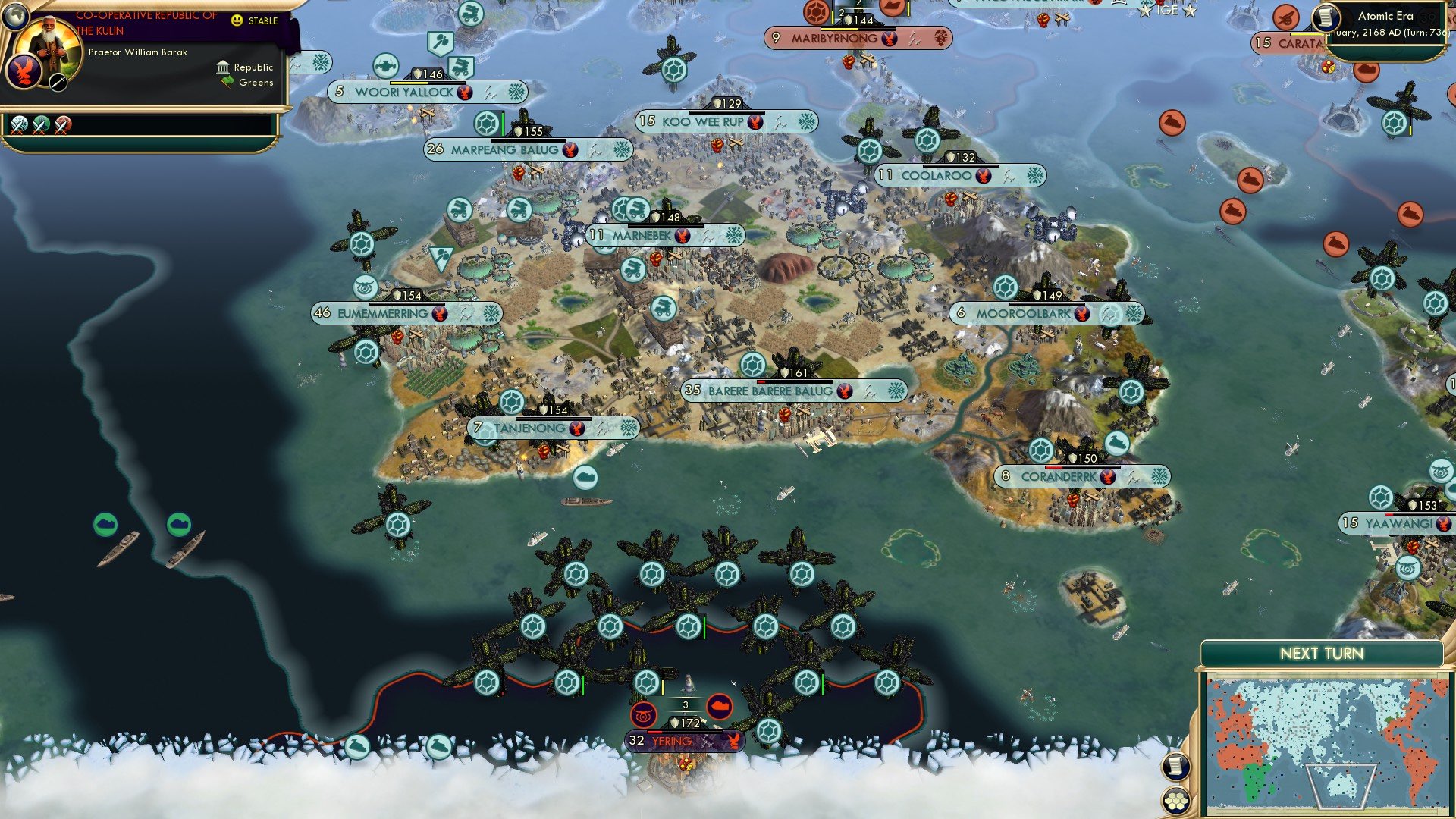Expand the crossed-swords war list below the leader panel
Viewport: 1456px width, 819px height.
coord(19,124)
